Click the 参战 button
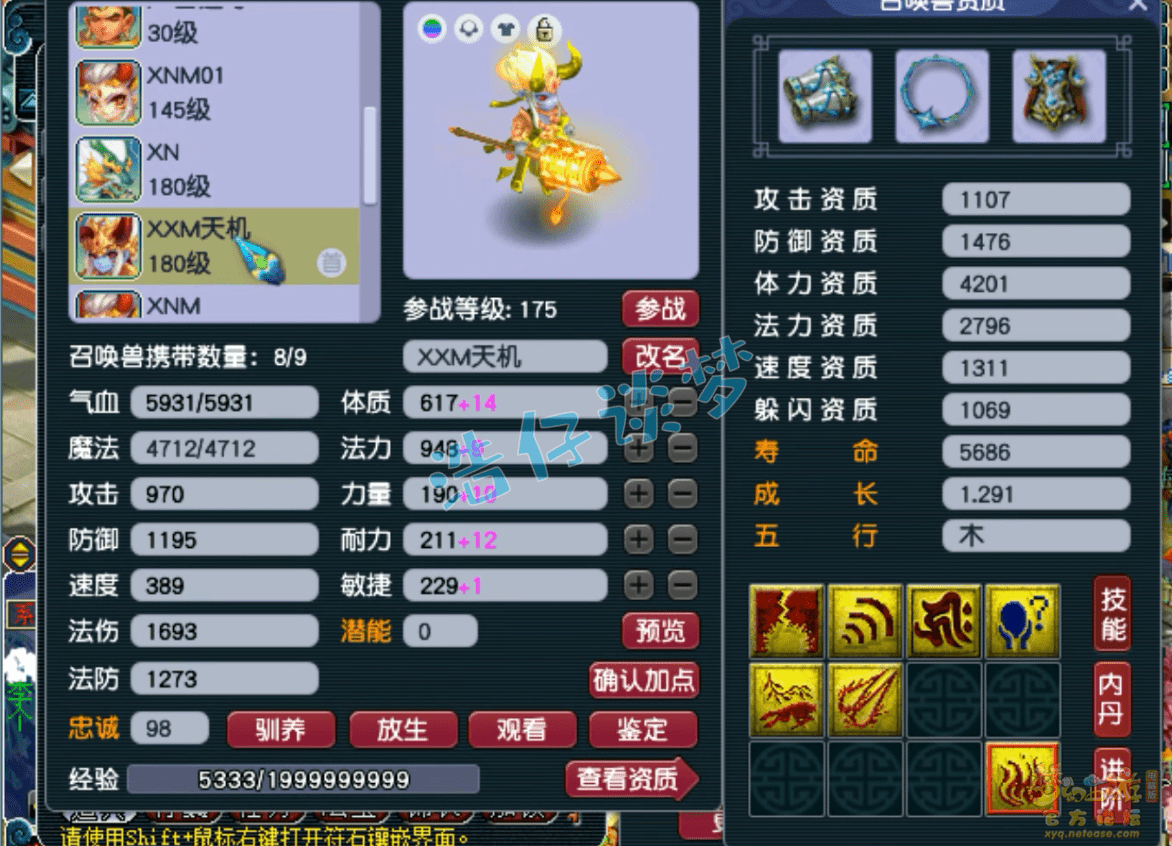 tap(660, 309)
